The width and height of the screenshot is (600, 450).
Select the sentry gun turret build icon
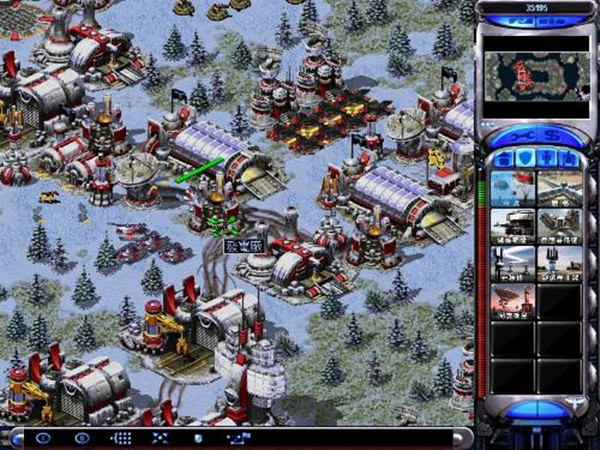pyautogui.click(x=512, y=224)
